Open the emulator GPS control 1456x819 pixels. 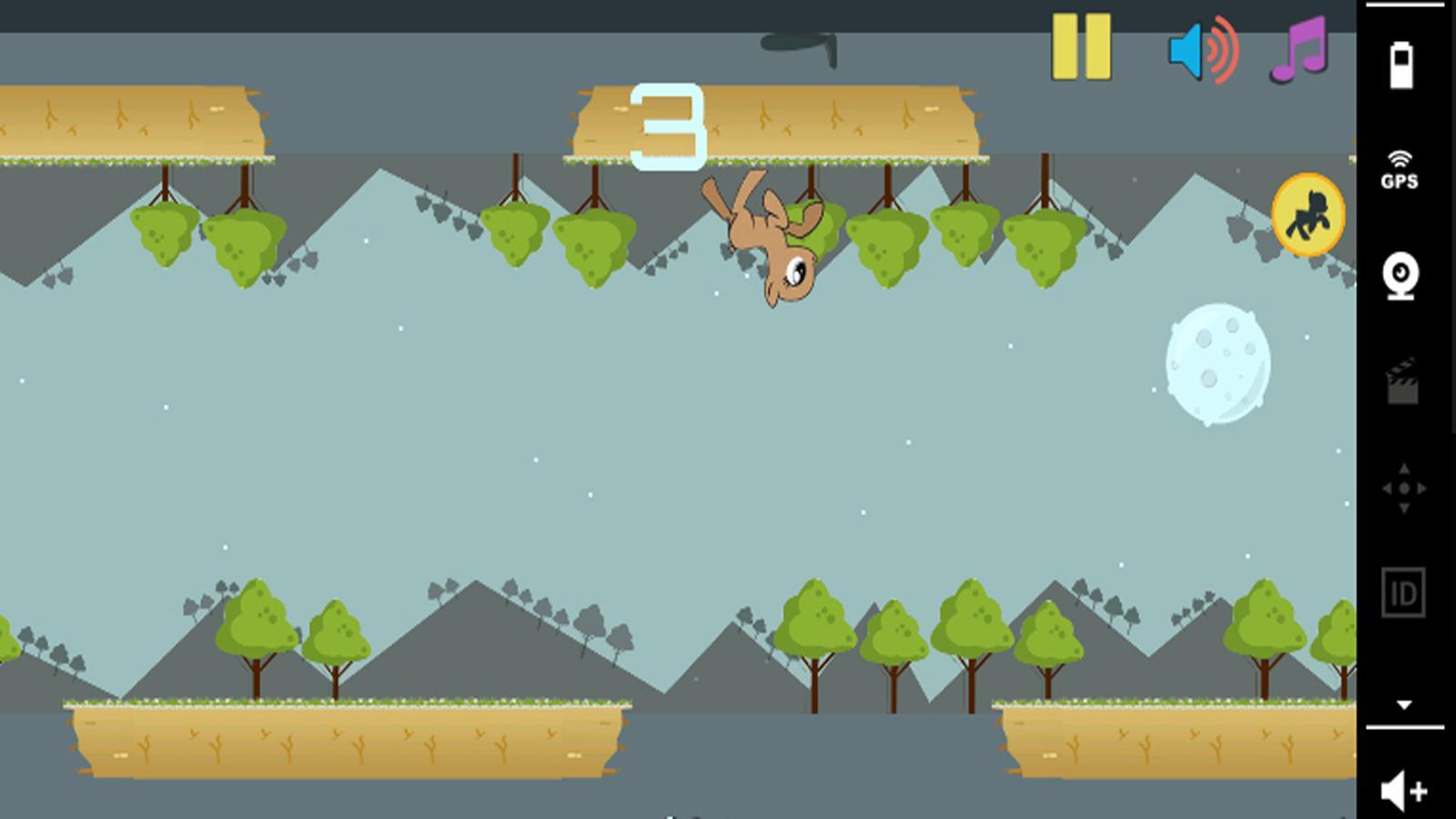[1400, 170]
